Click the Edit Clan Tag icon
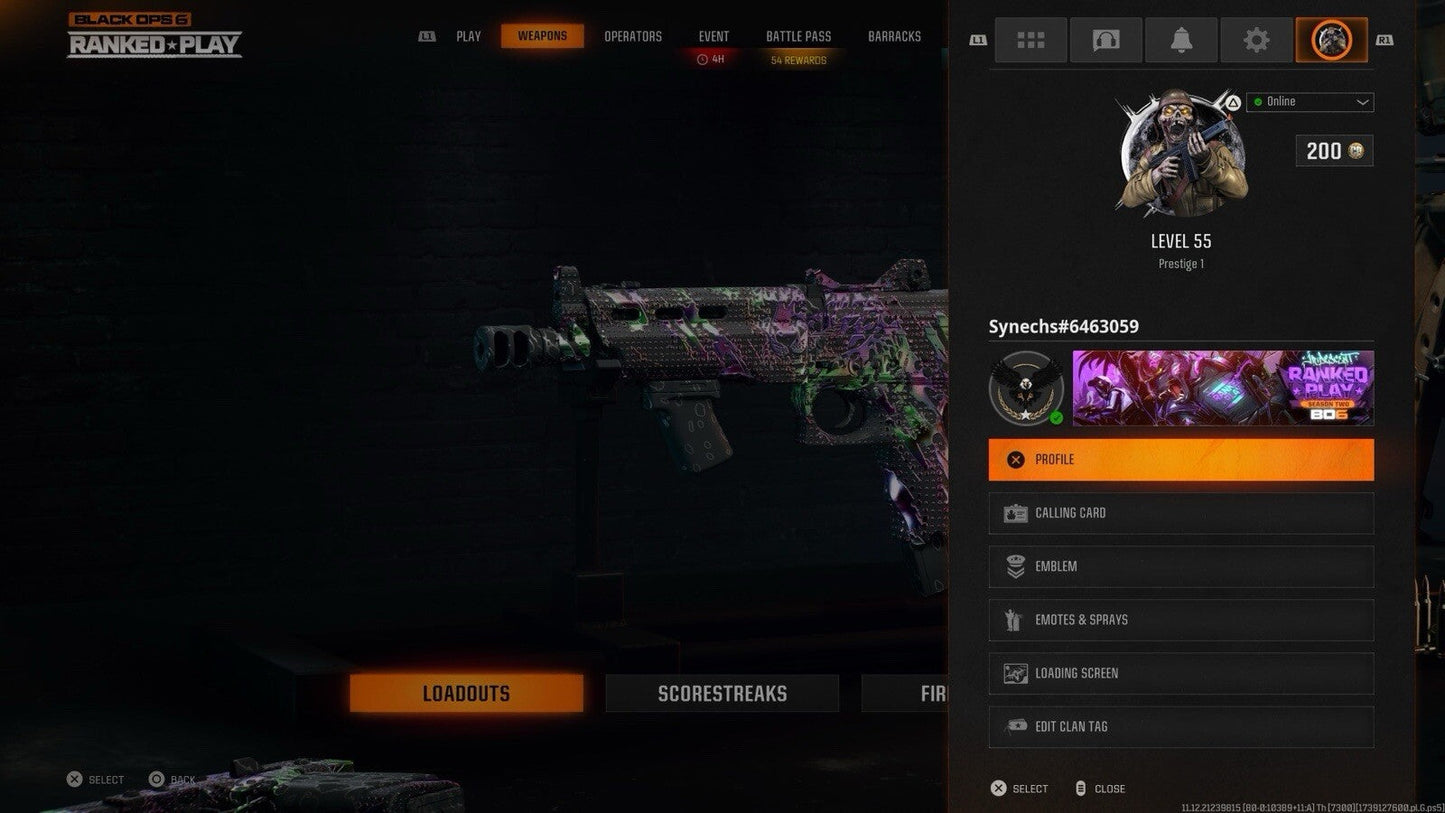 [x=1015, y=726]
